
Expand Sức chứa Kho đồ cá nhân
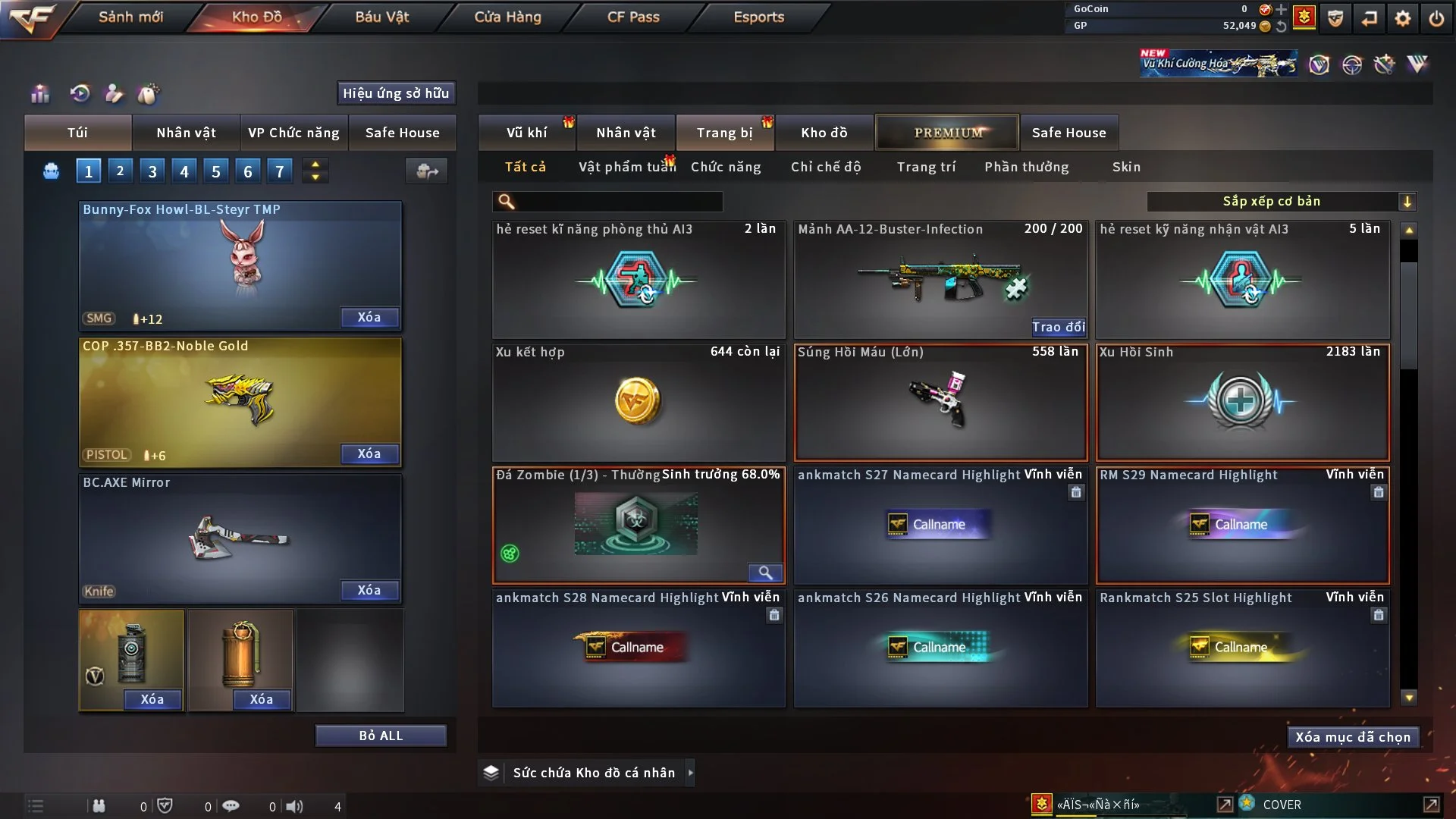pos(690,773)
